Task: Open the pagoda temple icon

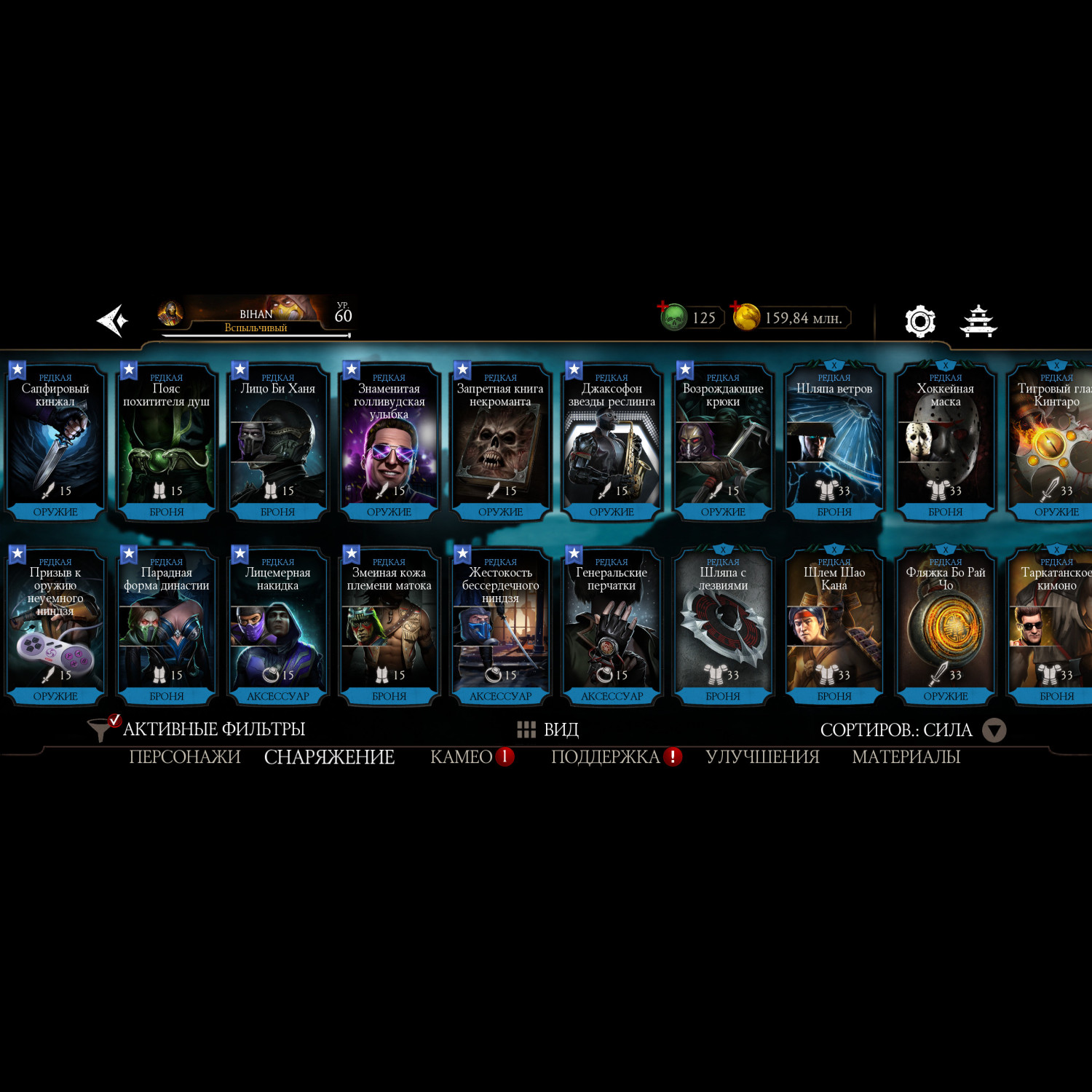Action: point(978,321)
